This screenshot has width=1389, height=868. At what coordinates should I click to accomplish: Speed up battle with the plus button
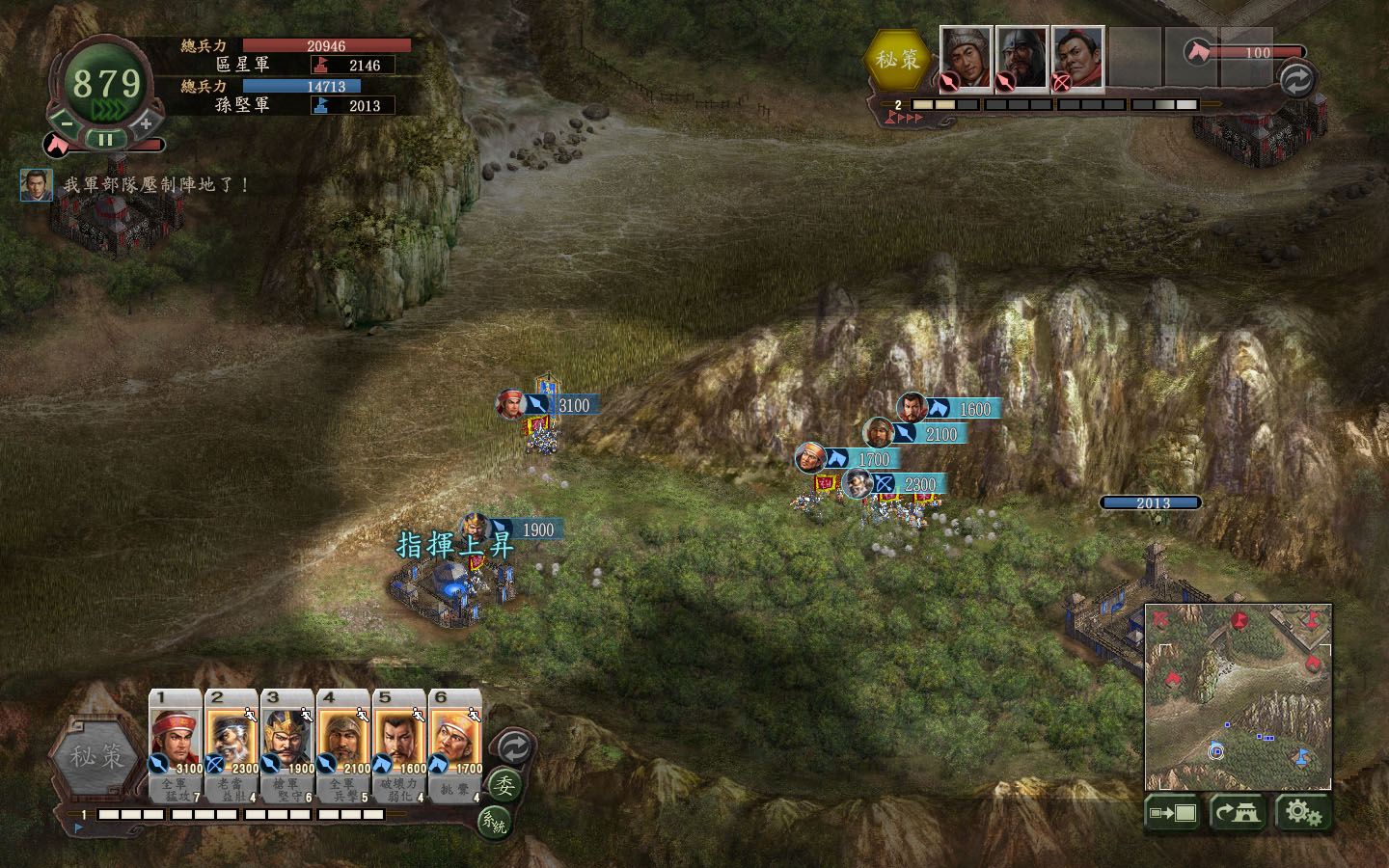[145, 122]
